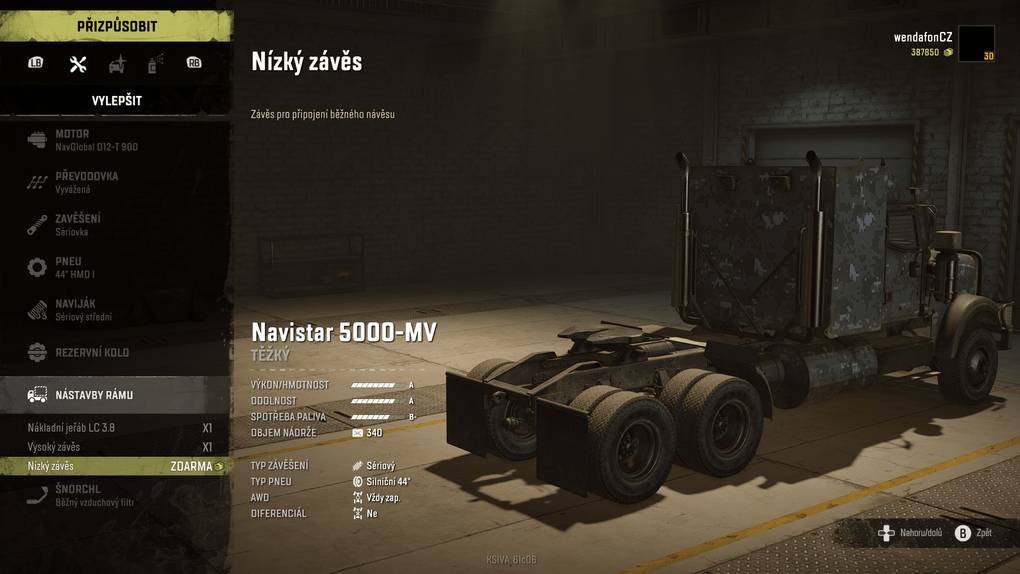Screen dimensions: 1020x574
Task: Select the Převodovka gearbox category
Action: tap(115, 182)
